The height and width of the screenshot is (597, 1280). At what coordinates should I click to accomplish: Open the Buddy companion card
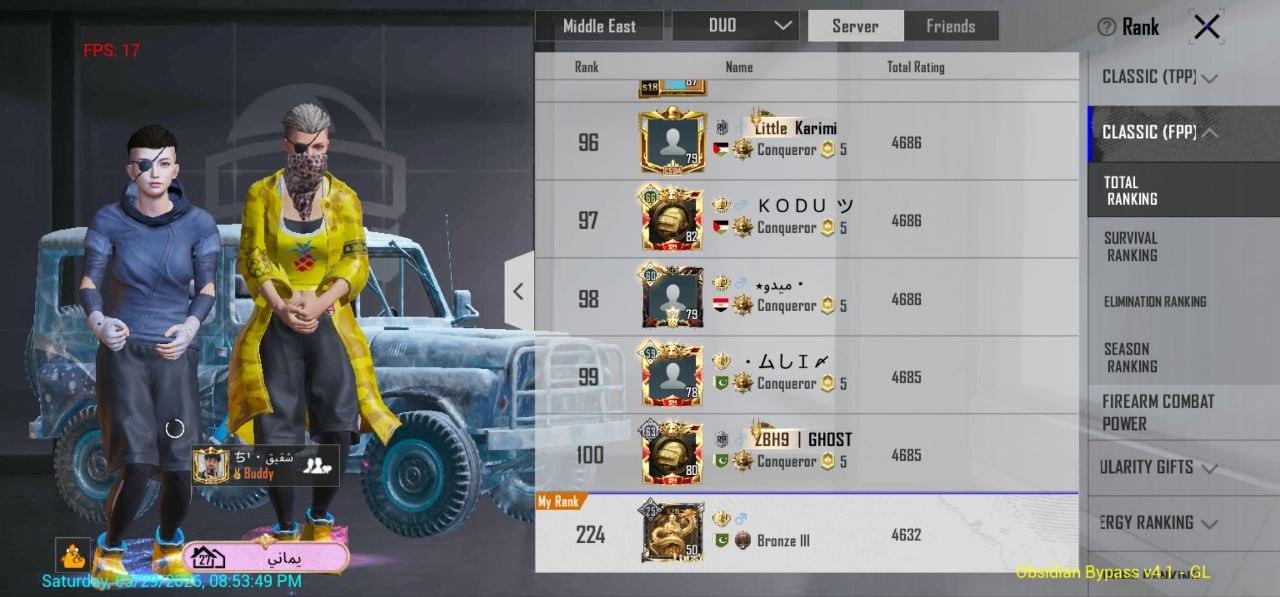(265, 465)
